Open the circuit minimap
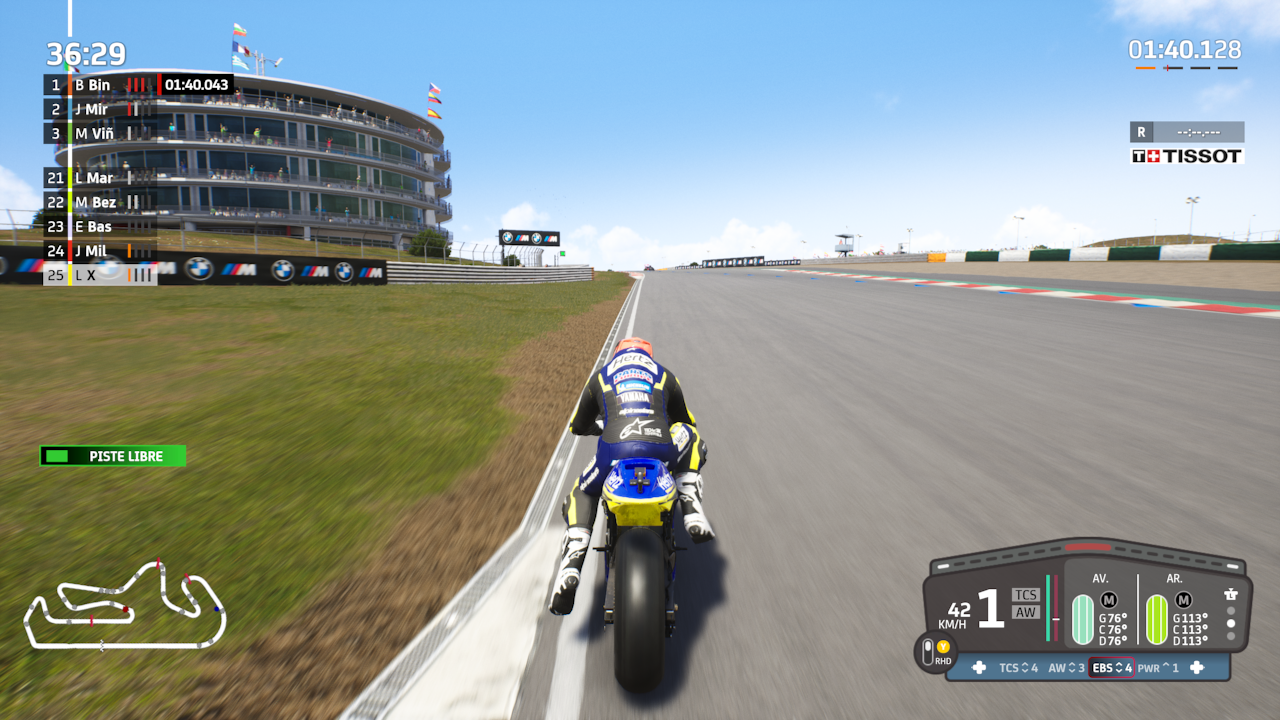The height and width of the screenshot is (720, 1280). pos(124,606)
